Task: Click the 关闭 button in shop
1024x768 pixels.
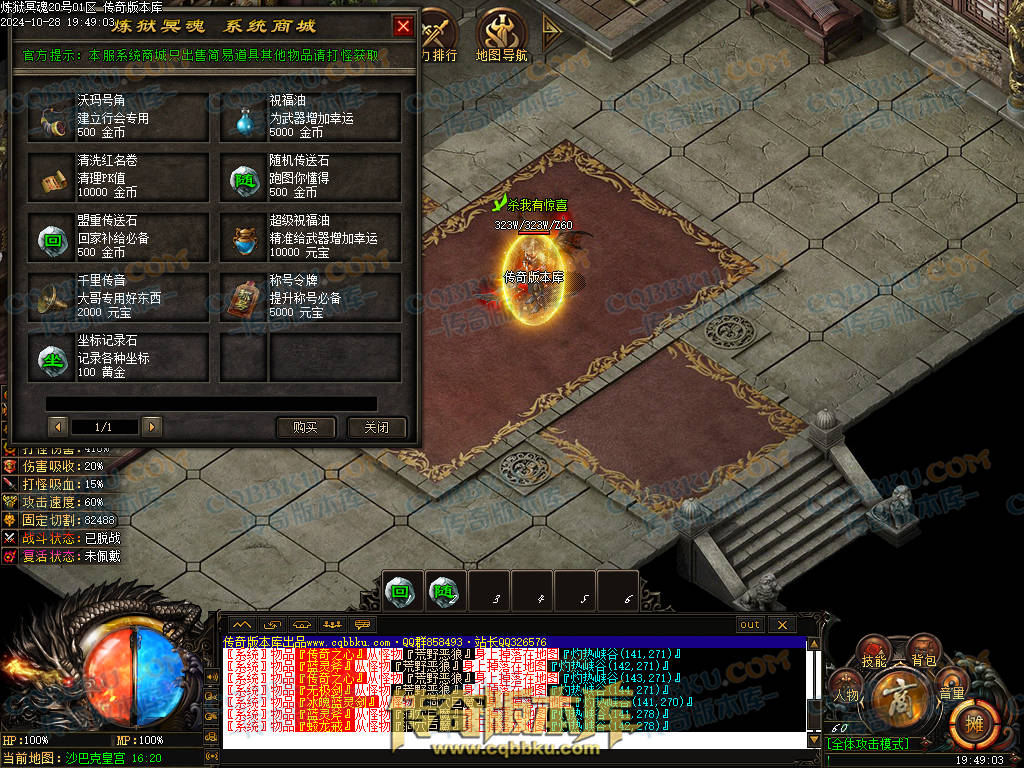Action: pyautogui.click(x=376, y=427)
